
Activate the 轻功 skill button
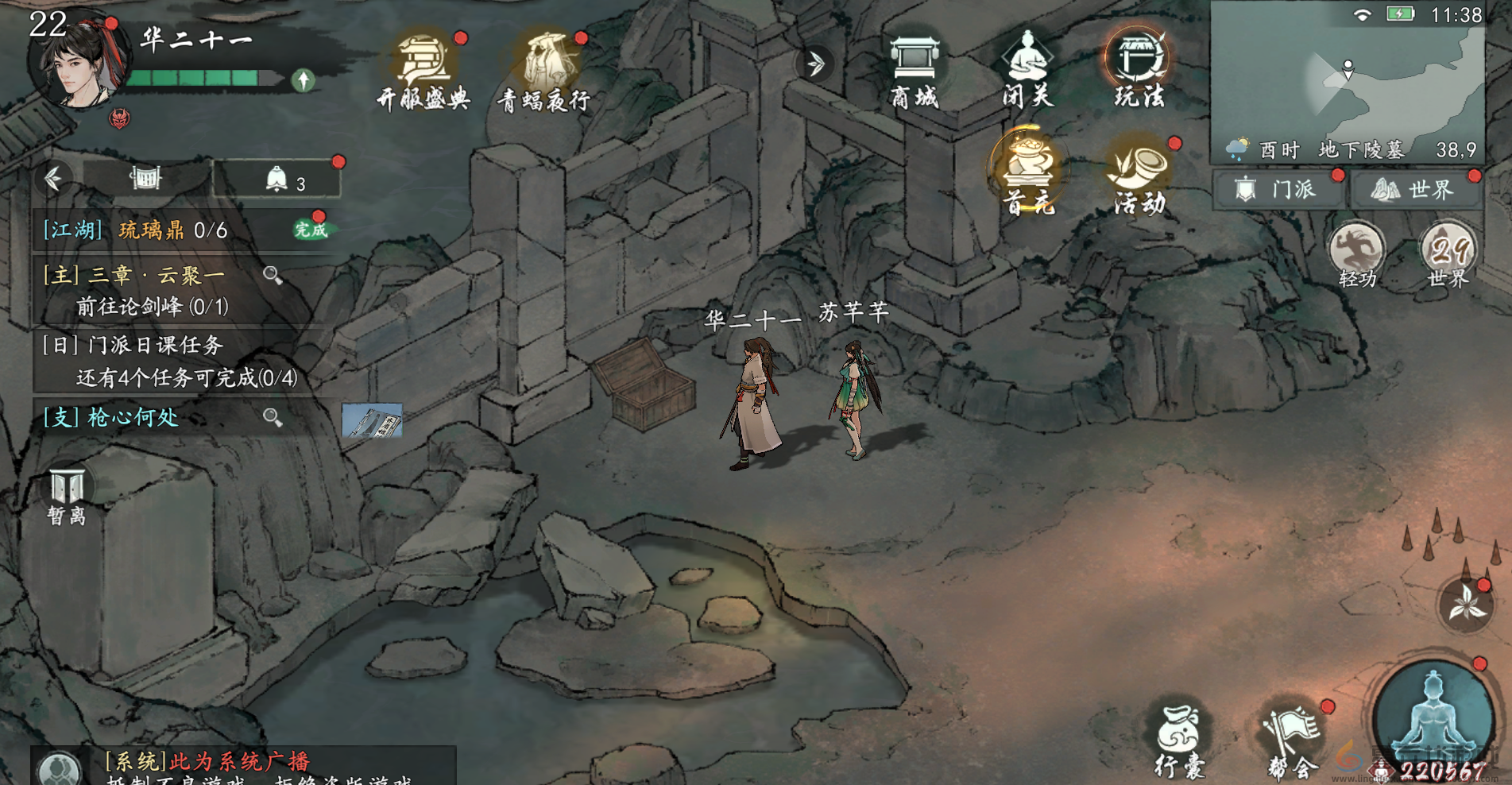pyautogui.click(x=1356, y=254)
